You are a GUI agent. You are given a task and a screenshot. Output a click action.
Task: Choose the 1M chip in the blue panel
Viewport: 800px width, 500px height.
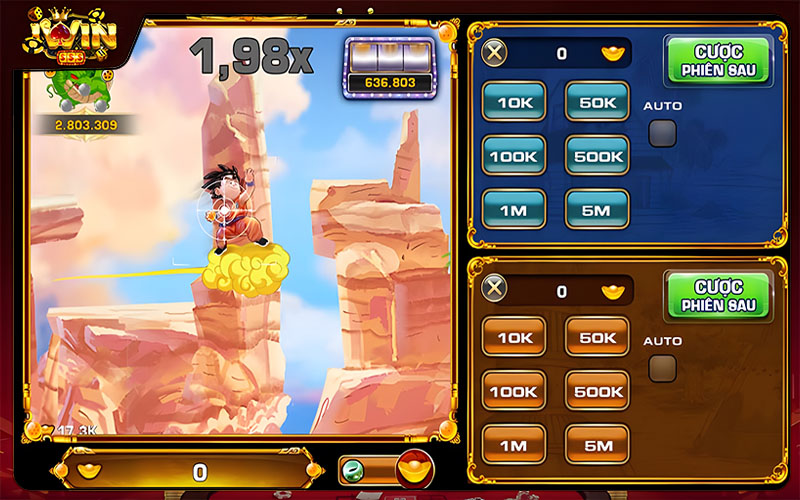515,209
